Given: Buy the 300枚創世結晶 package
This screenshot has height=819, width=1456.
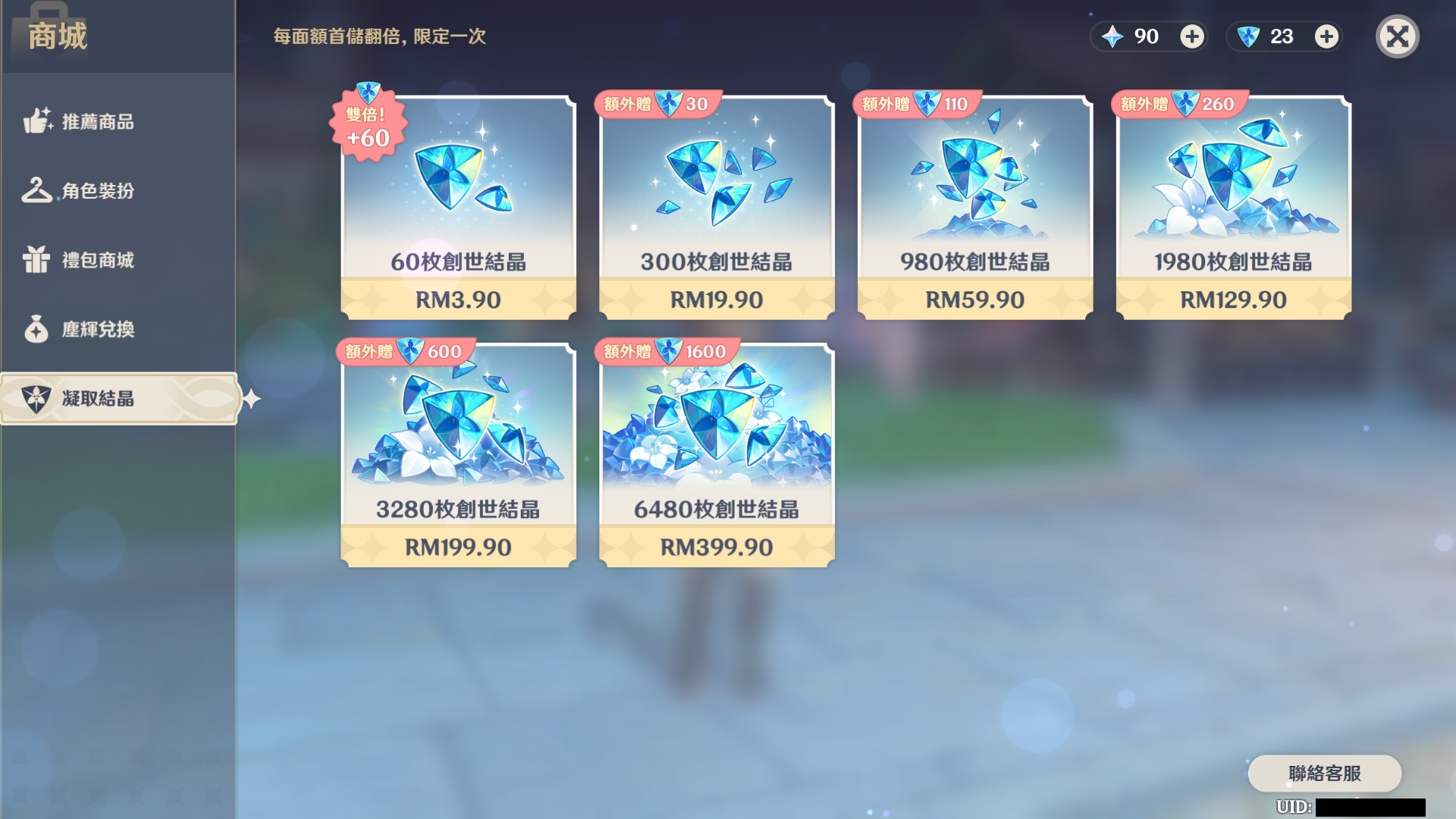Looking at the screenshot, I should click(716, 205).
